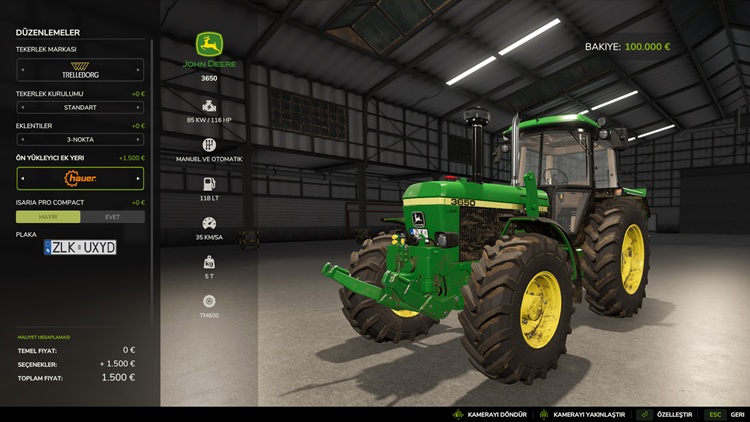Choose next Tekerlek Kurulumu option after Standart
This screenshot has width=750, height=422.
138,107
